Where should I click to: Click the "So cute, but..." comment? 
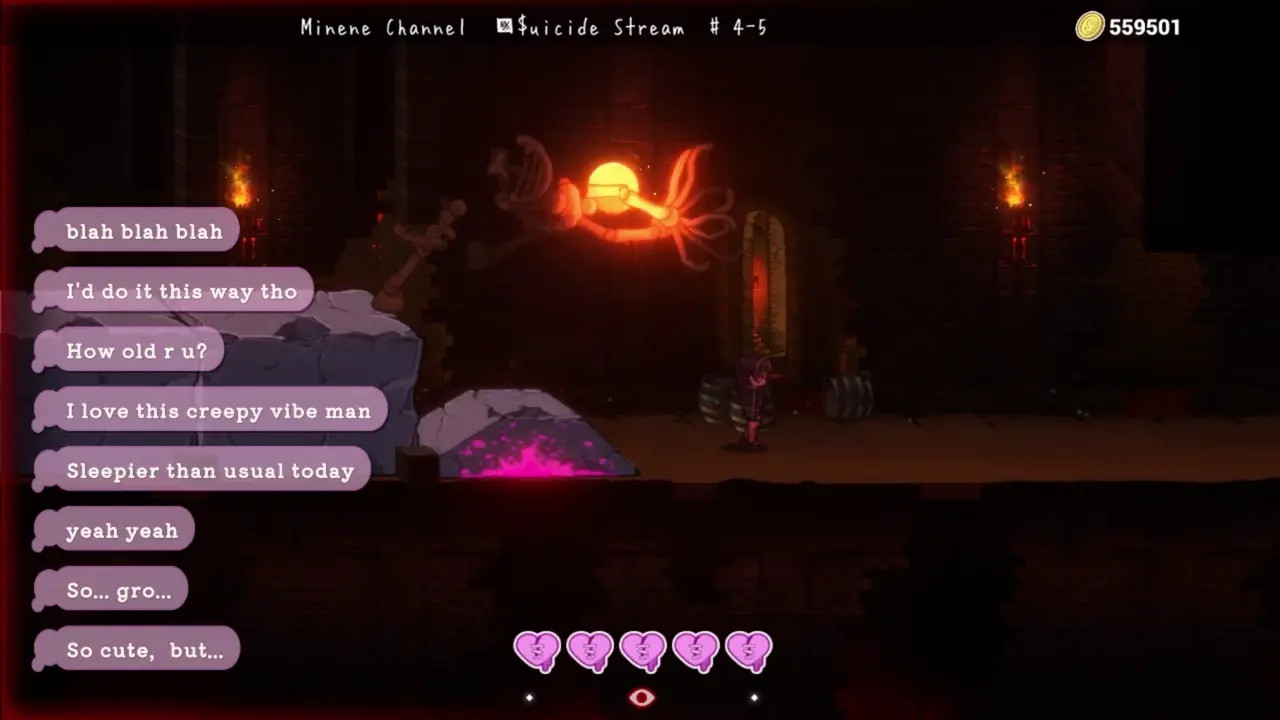click(x=144, y=650)
